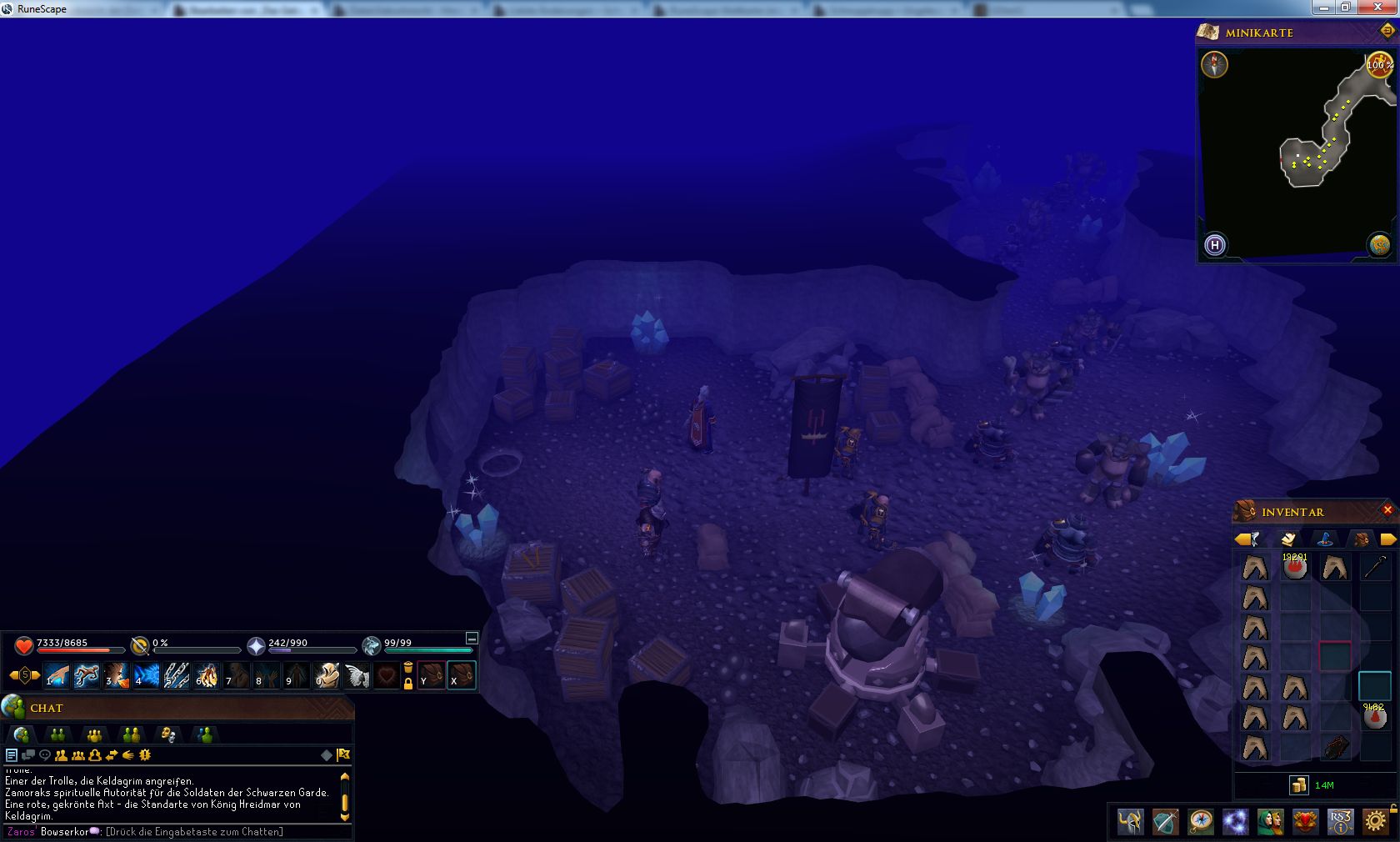Image resolution: width=1400 pixels, height=842 pixels.
Task: Switch to the wizard hat tab
Action: point(1325,539)
